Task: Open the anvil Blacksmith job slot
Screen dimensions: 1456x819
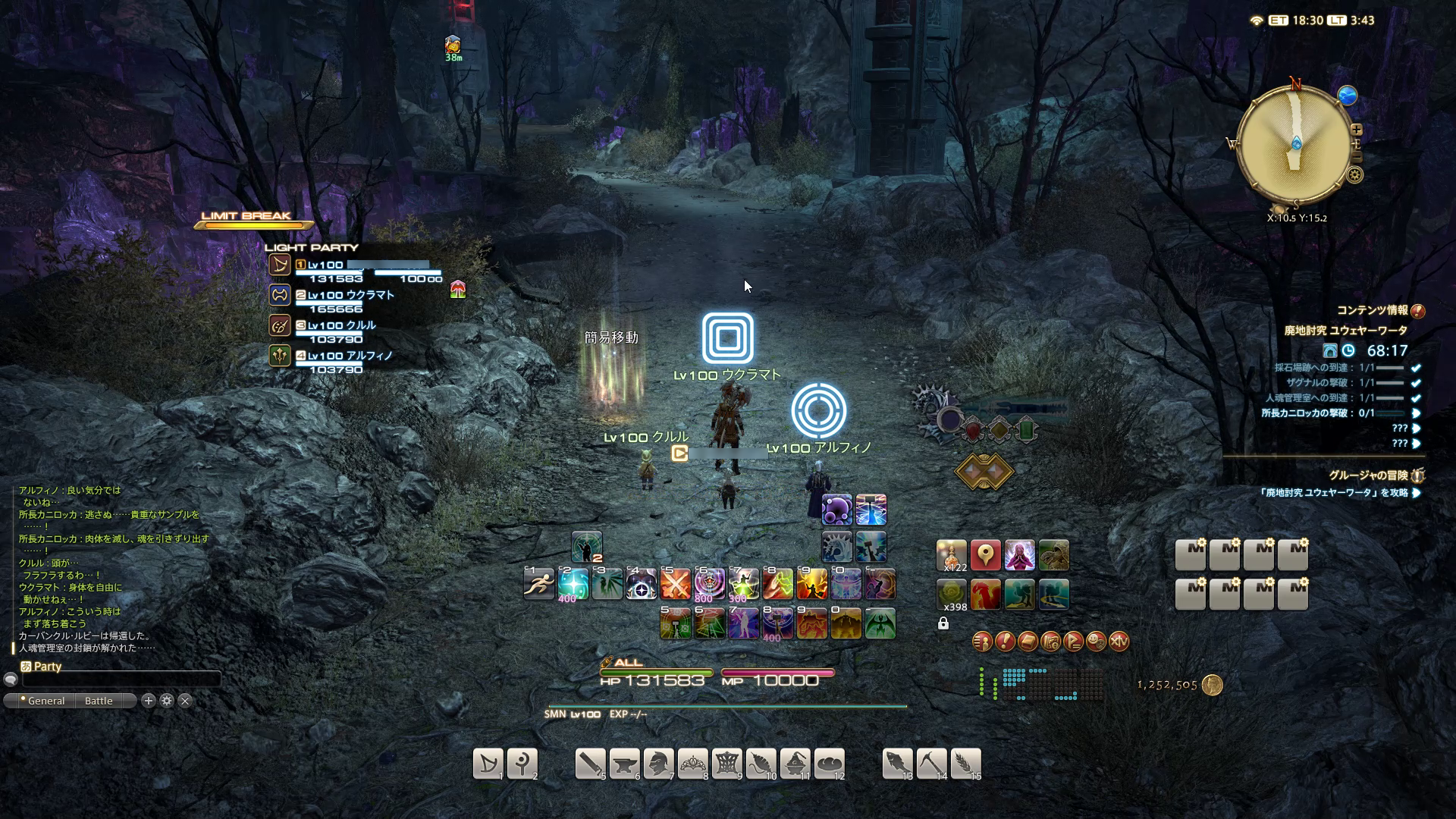Action: [x=625, y=764]
